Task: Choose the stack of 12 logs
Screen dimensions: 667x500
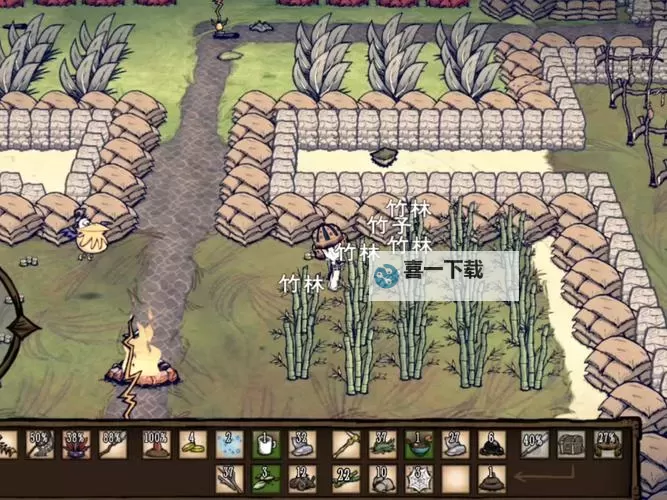Action: [x=301, y=478]
